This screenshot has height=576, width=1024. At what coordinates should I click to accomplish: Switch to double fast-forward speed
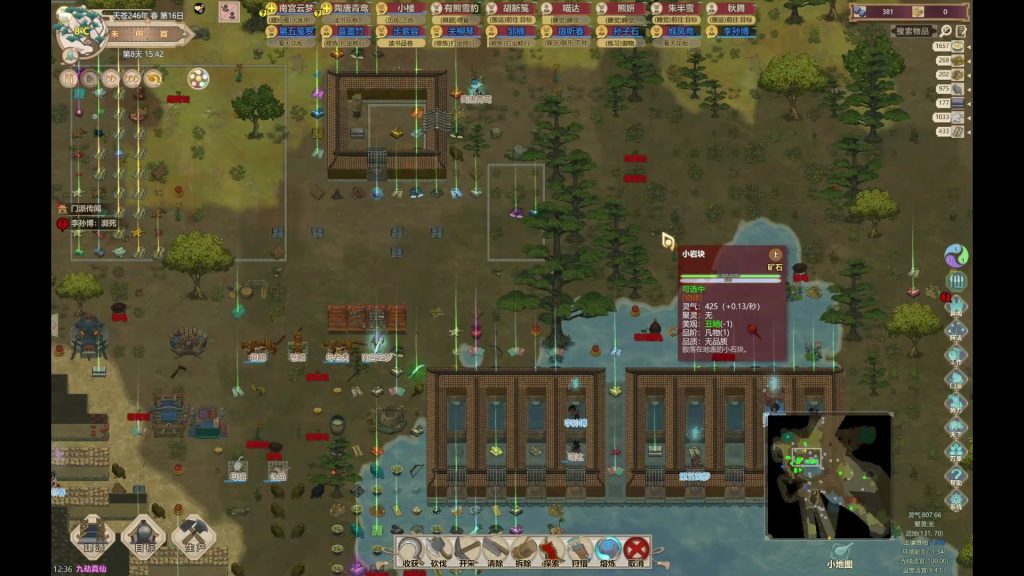(111, 78)
